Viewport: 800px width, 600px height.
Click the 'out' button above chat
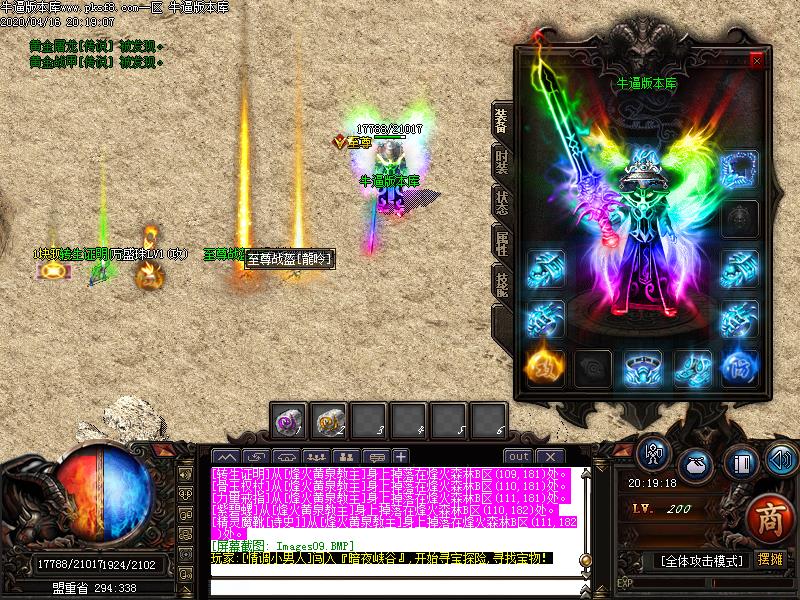point(518,457)
